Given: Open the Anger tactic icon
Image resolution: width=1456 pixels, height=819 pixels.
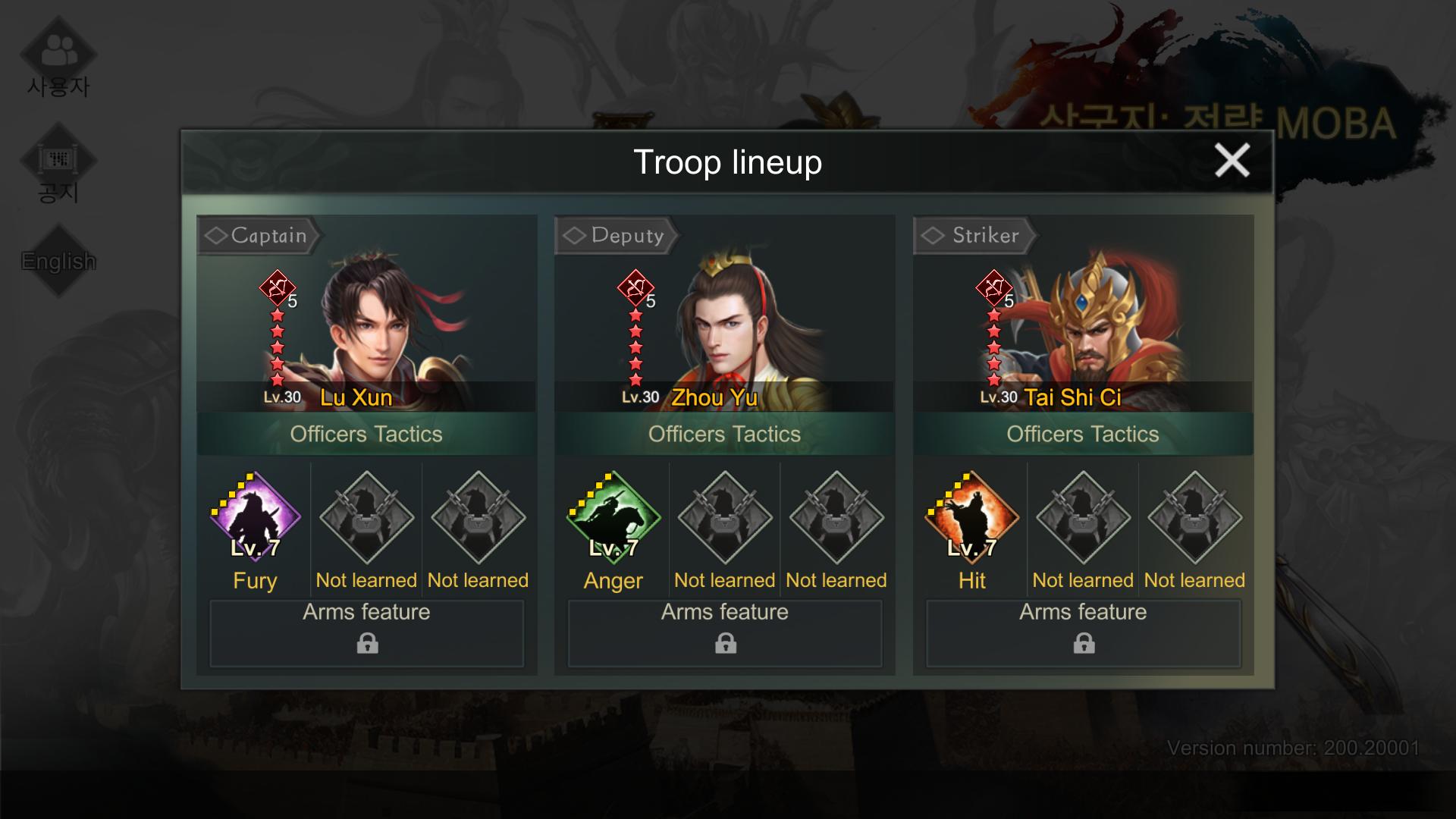Looking at the screenshot, I should [613, 518].
